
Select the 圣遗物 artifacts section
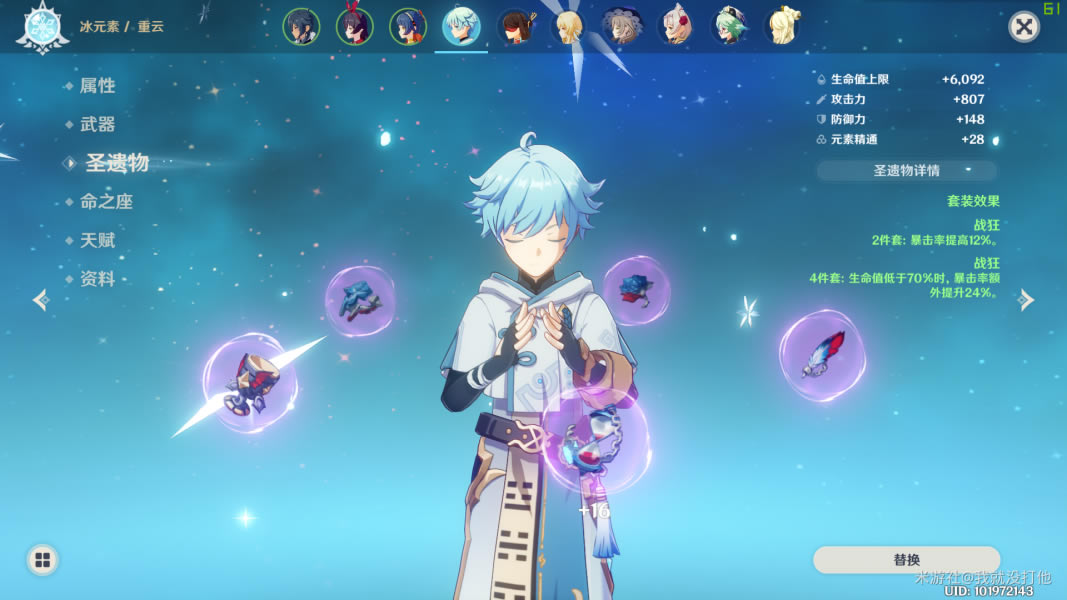pyautogui.click(x=116, y=163)
